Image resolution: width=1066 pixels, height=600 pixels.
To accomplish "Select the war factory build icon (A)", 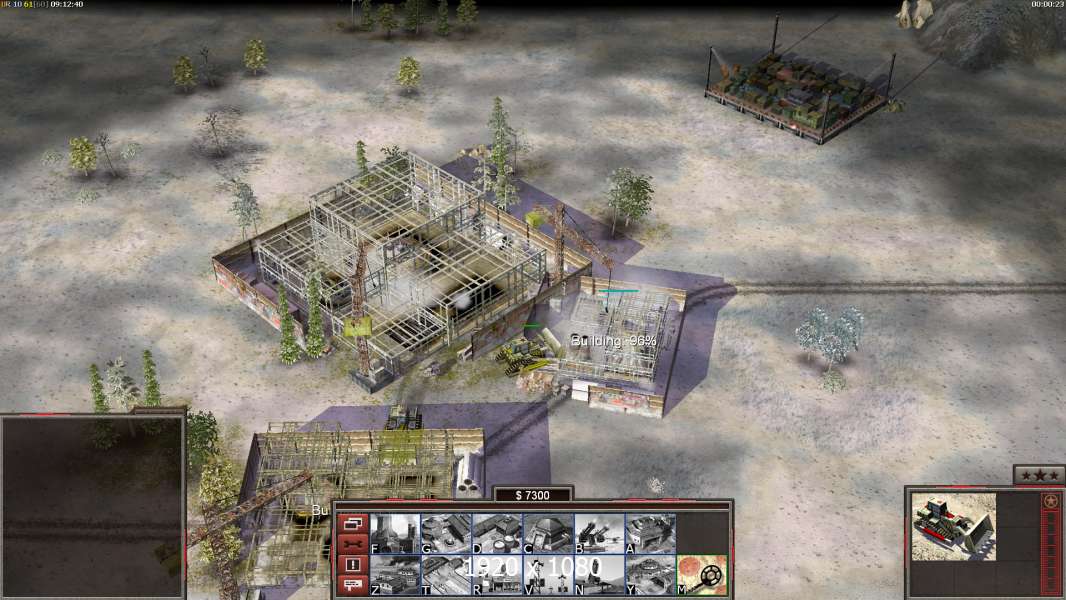I will tap(650, 534).
